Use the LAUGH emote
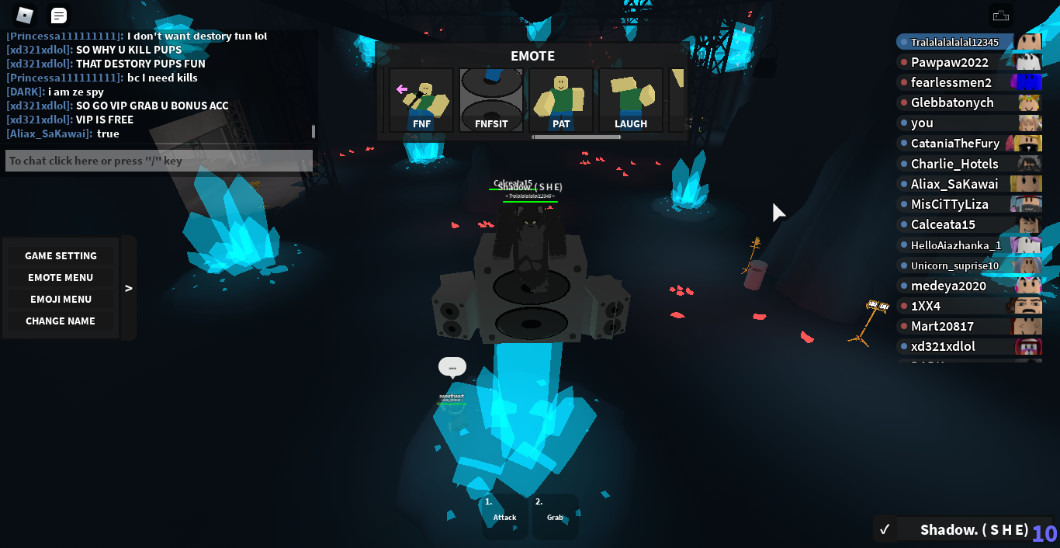 630,101
